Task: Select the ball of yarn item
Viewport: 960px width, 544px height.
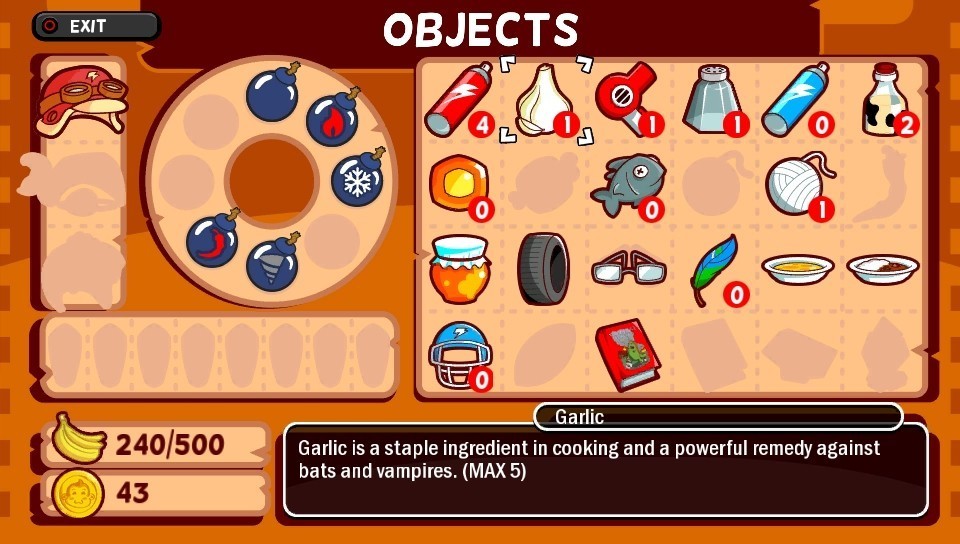Action: tap(798, 185)
